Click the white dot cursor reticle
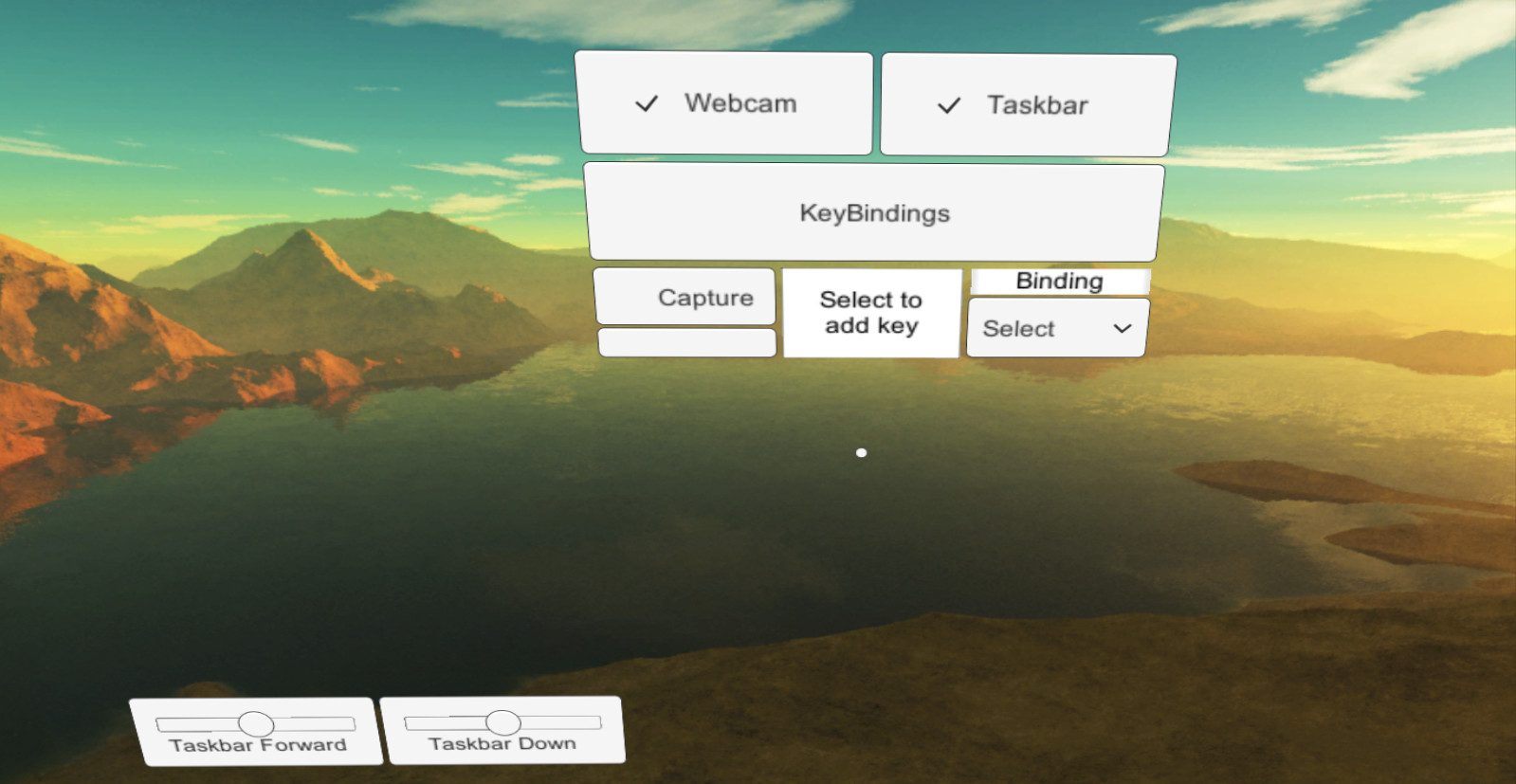This screenshot has height=784, width=1516. tap(861, 452)
